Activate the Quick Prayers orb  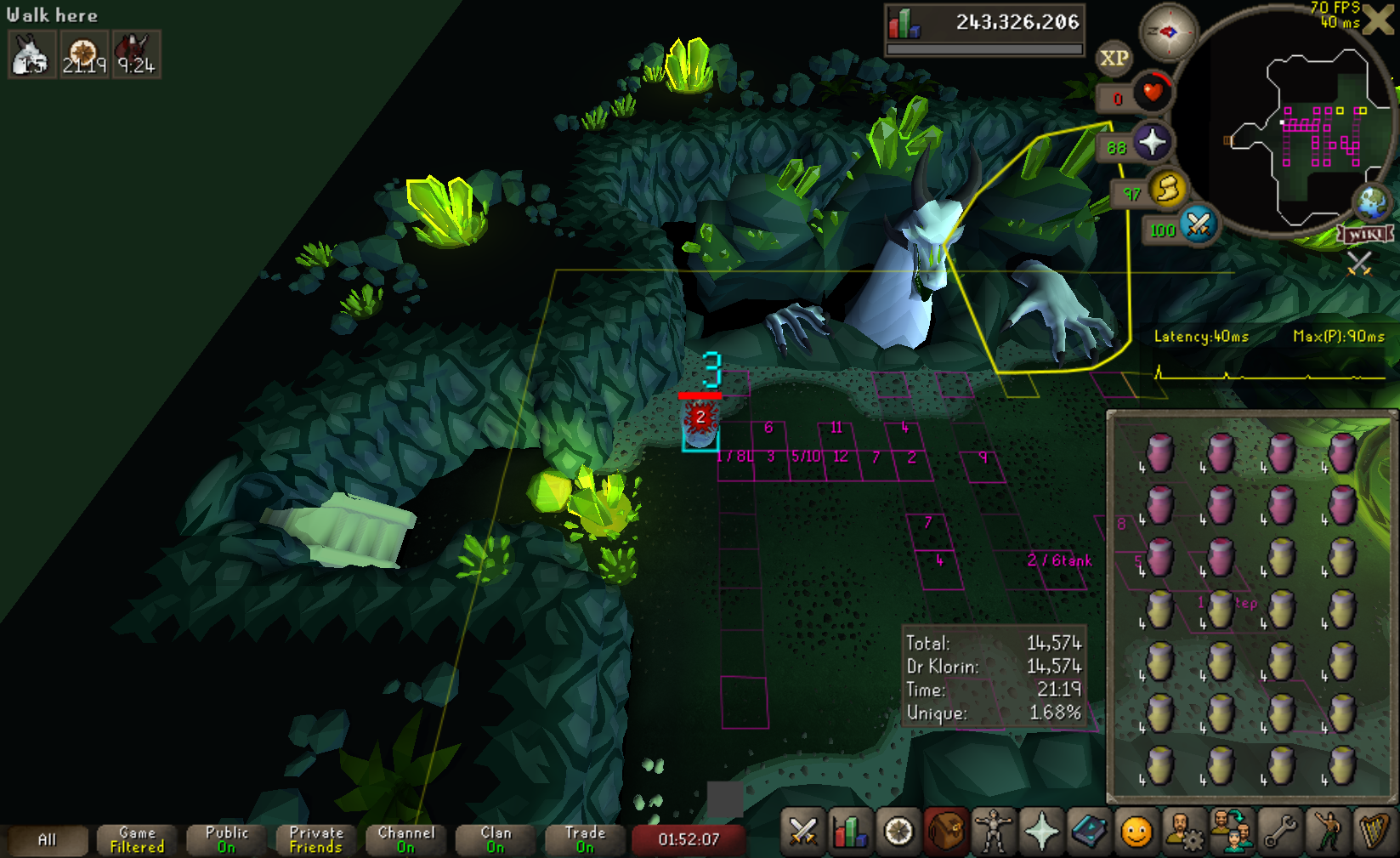1152,142
